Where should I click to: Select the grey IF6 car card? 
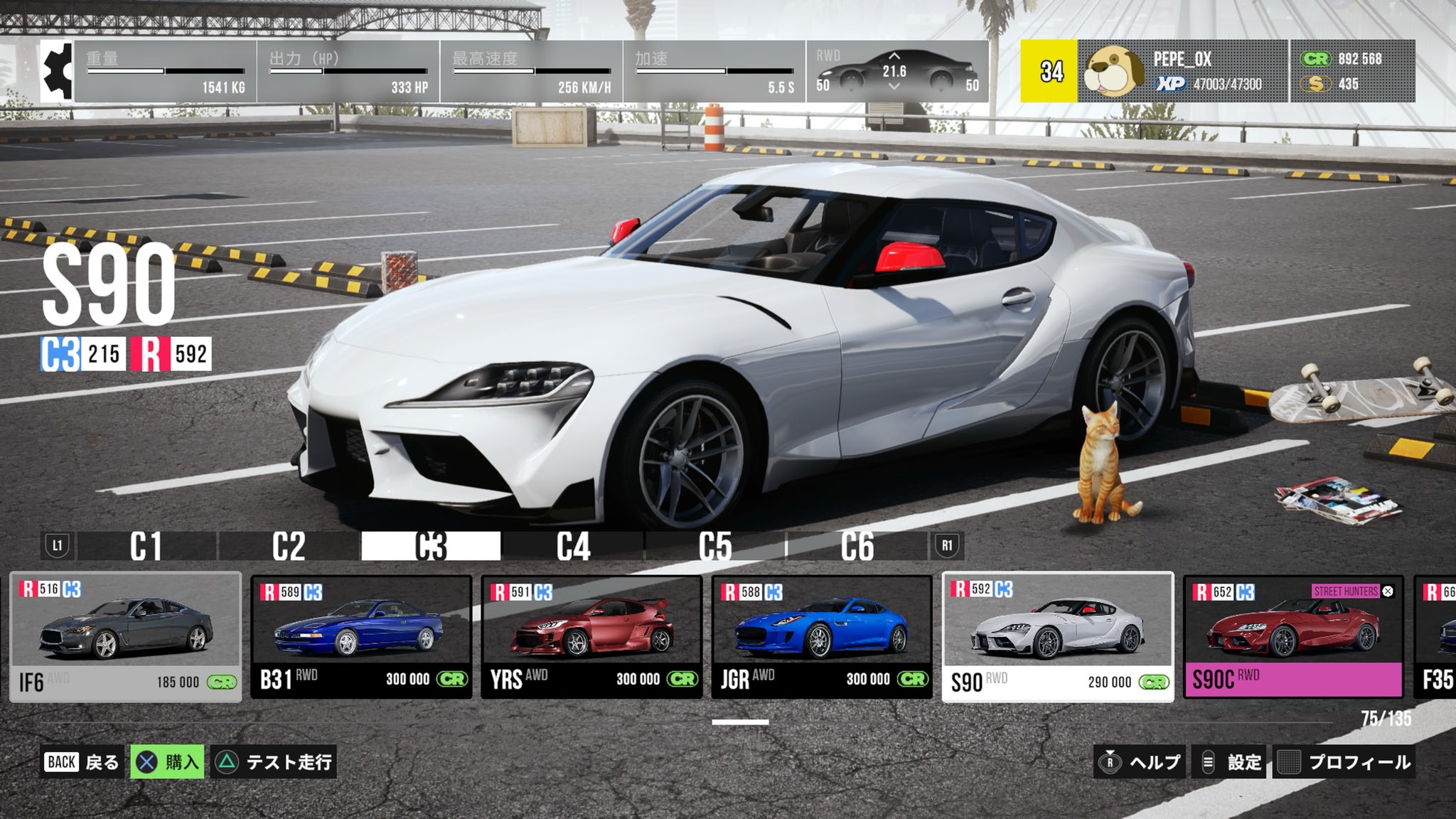coord(126,637)
